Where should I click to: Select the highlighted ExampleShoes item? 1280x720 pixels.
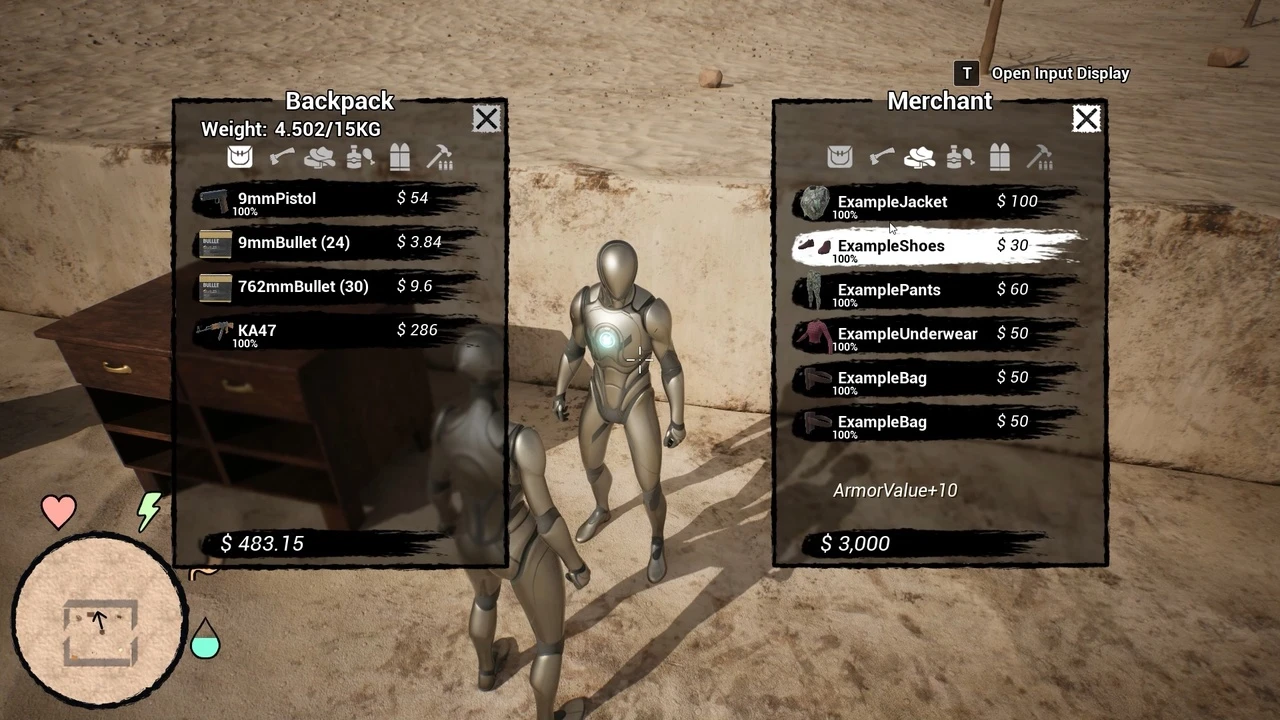tap(935, 247)
